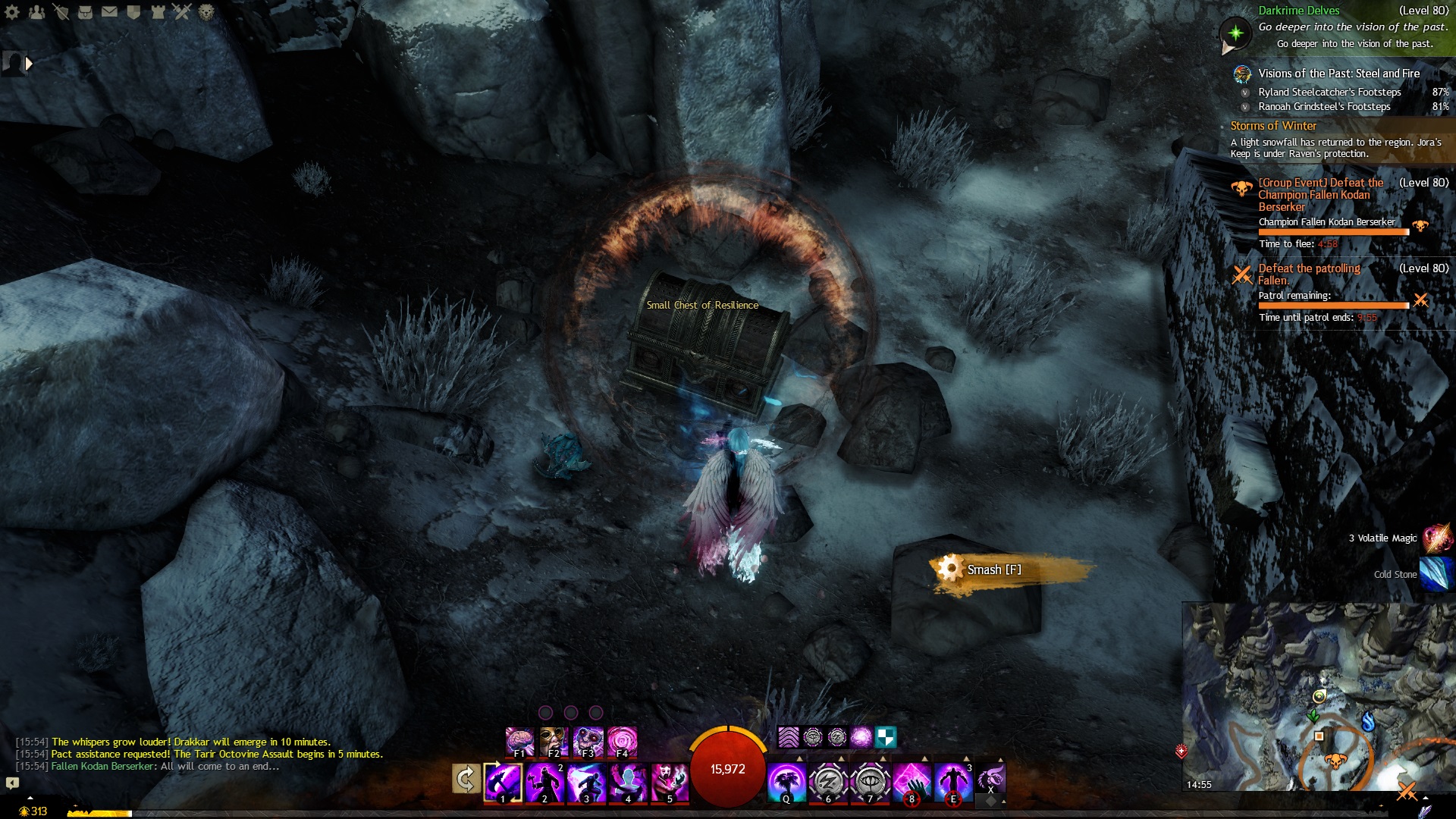Expand the party portrait arrow
Image resolution: width=1456 pixels, height=819 pixels.
point(29,64)
